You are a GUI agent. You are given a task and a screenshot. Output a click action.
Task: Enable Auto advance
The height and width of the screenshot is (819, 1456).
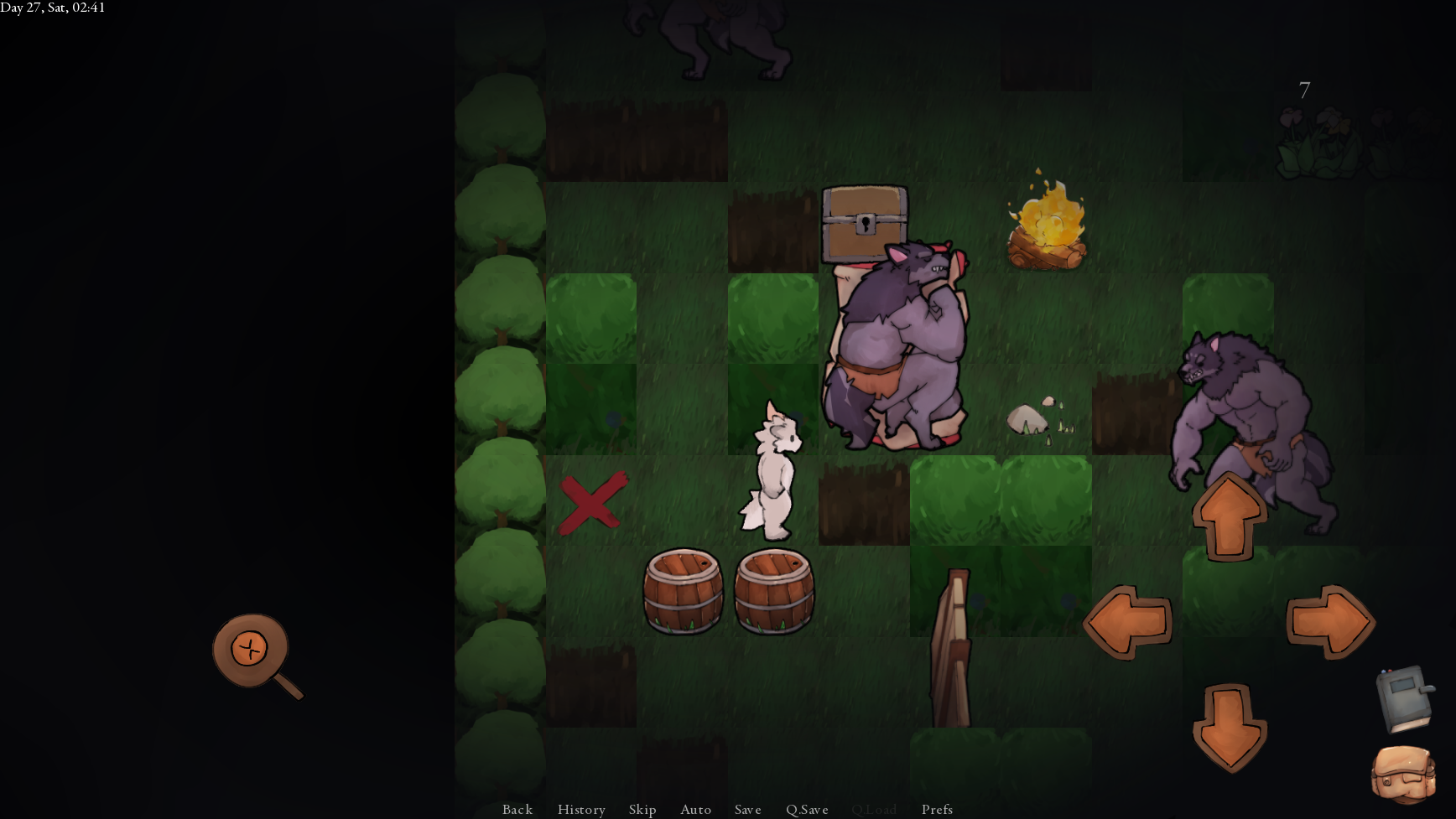pos(696,809)
